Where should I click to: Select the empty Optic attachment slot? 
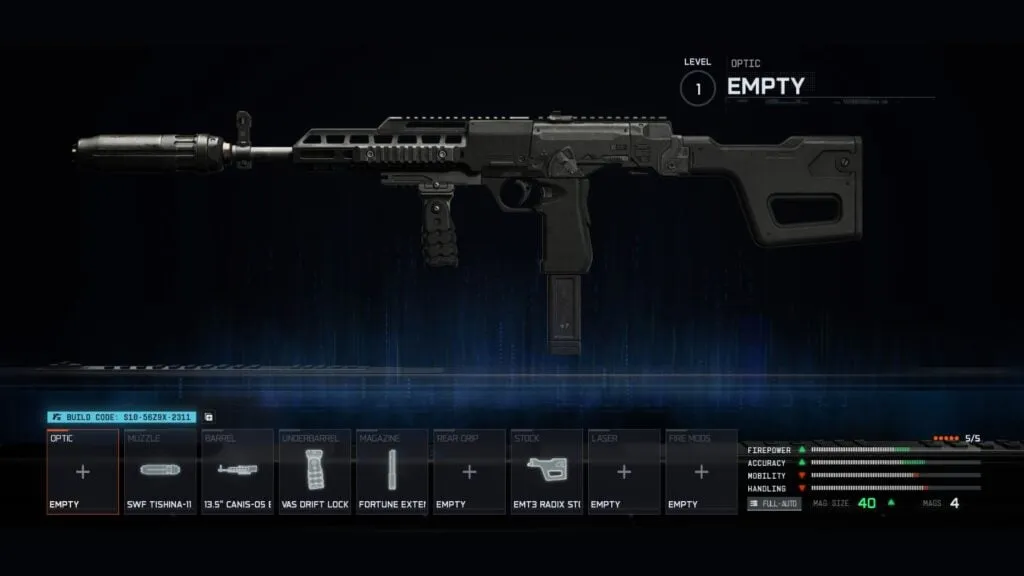(83, 472)
